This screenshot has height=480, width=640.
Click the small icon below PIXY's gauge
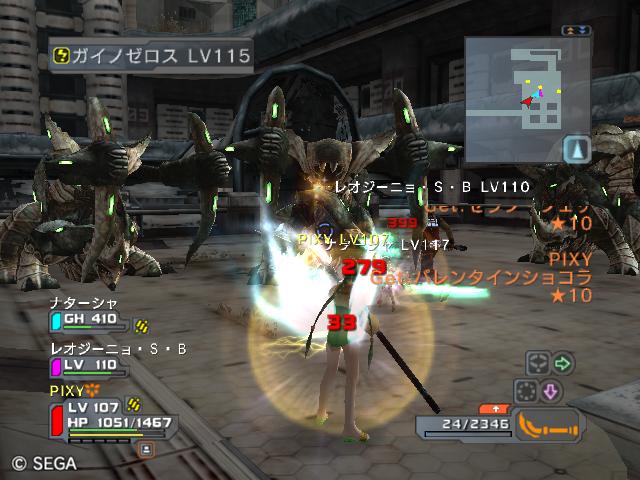(x=147, y=450)
